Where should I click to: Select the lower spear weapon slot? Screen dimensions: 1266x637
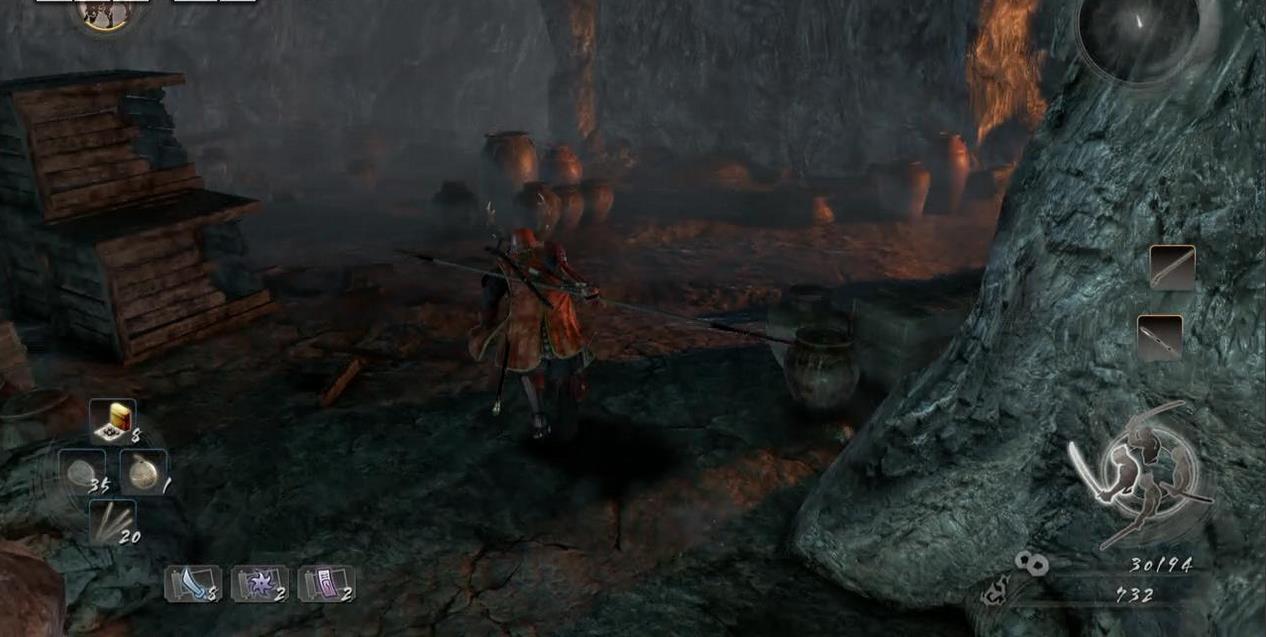(1160, 338)
